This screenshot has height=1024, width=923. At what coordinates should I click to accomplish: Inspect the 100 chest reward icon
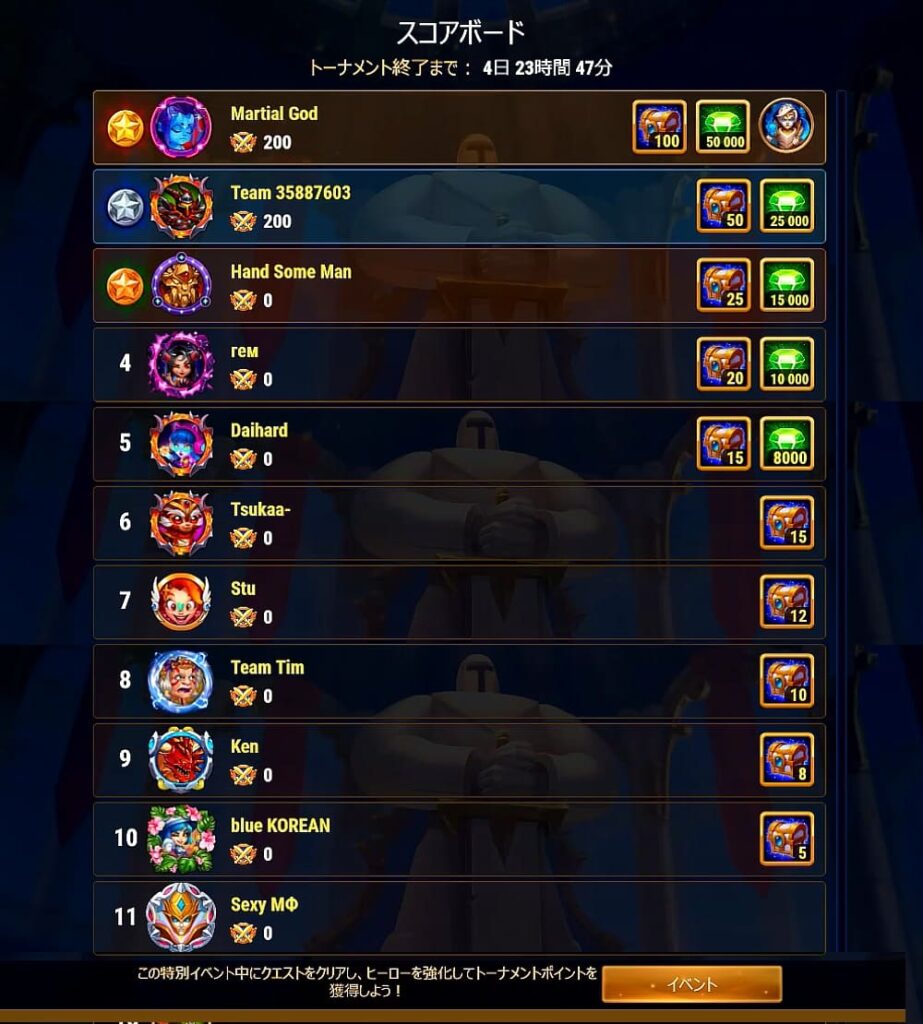(x=659, y=126)
